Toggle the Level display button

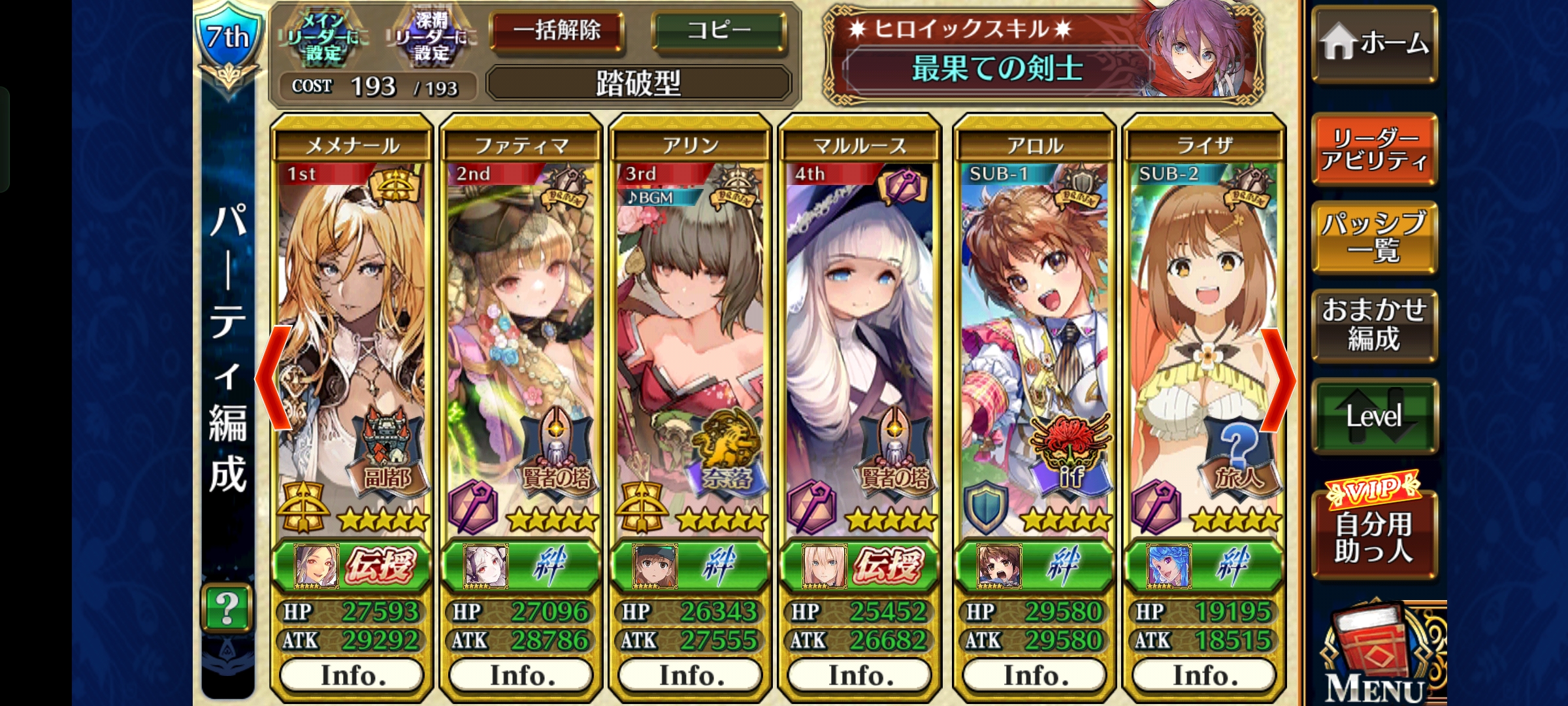click(1373, 415)
